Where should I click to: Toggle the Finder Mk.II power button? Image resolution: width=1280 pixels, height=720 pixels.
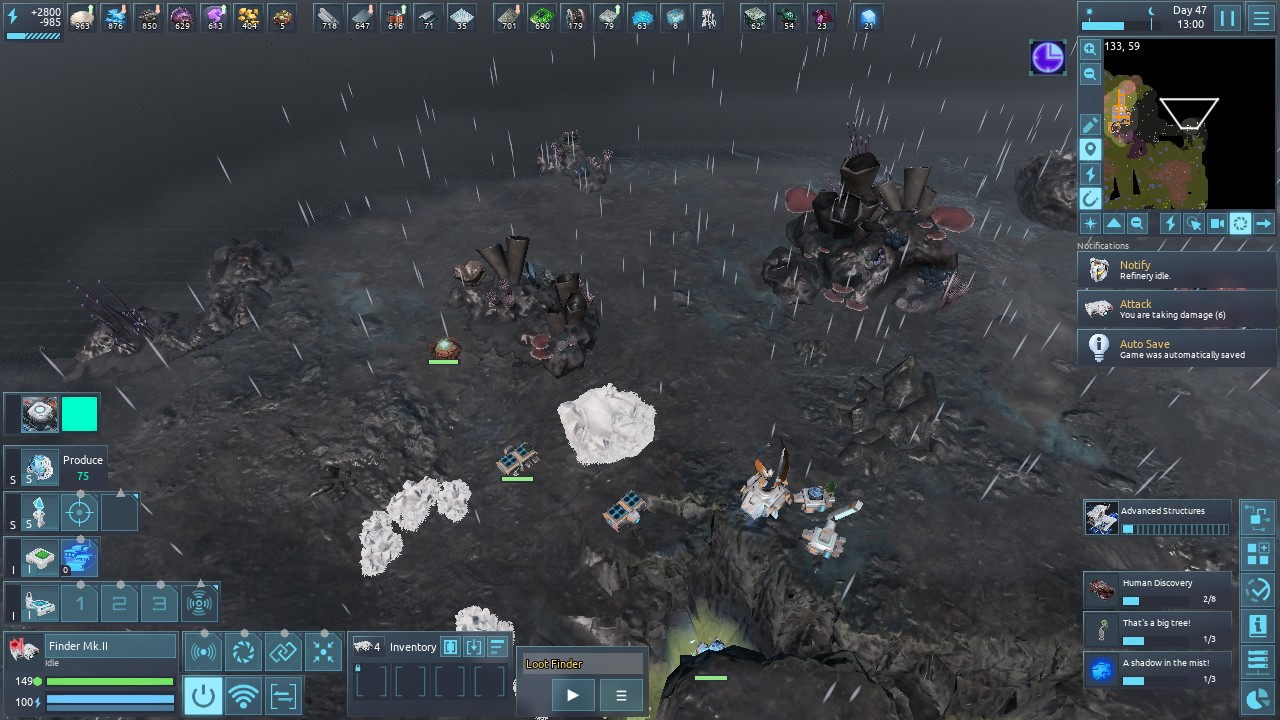[x=203, y=695]
